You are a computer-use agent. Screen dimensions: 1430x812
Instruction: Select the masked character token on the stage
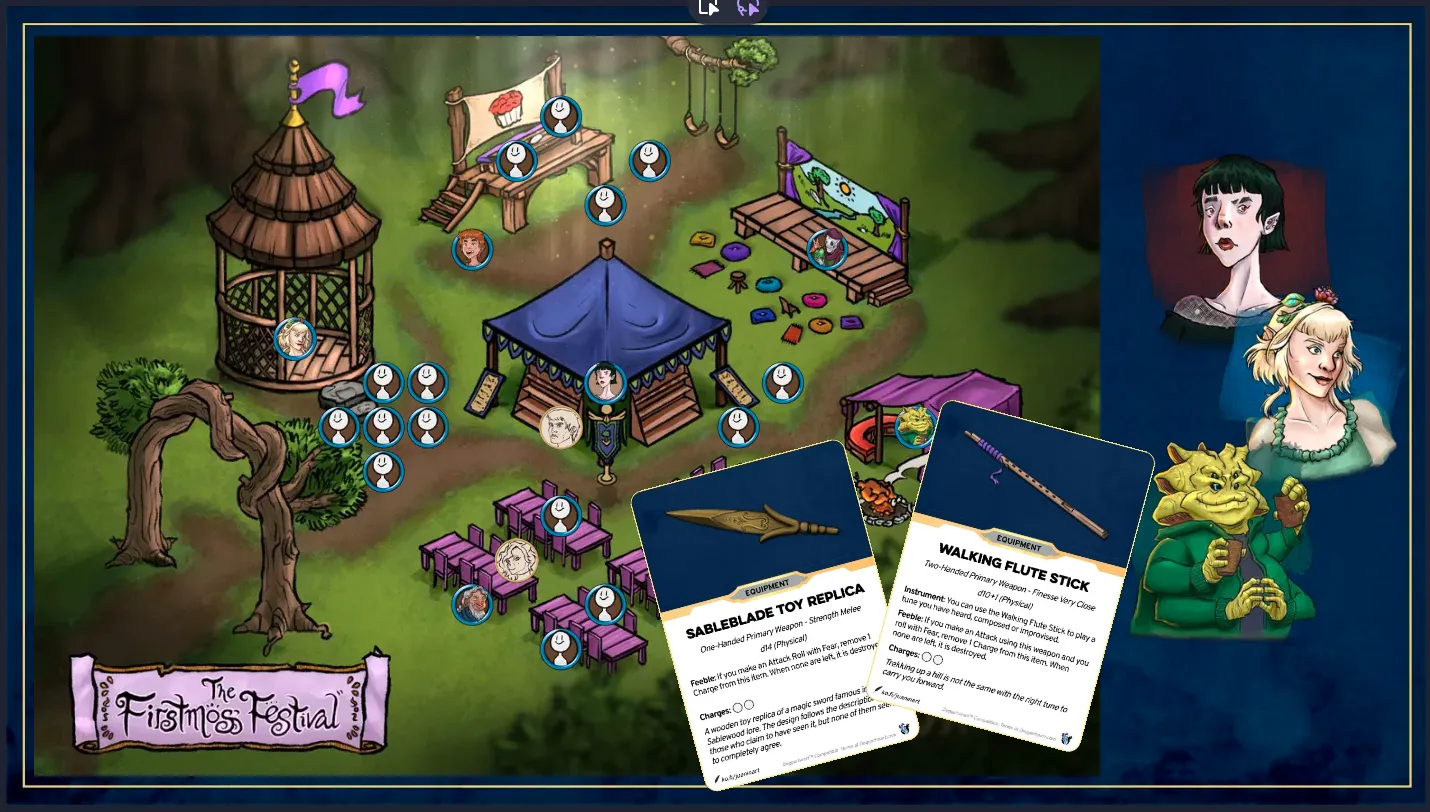(827, 250)
